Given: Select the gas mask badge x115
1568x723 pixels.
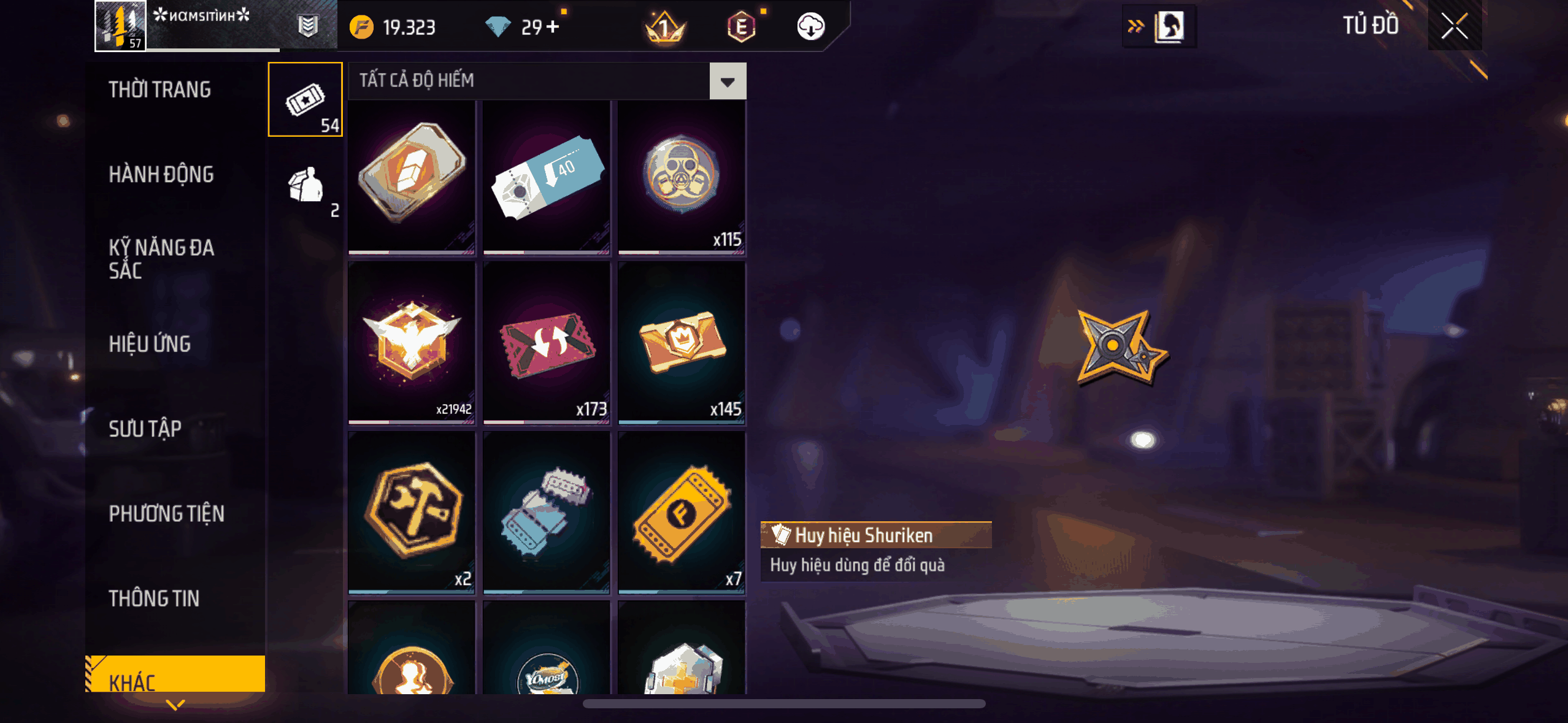Looking at the screenshot, I should (682, 177).
